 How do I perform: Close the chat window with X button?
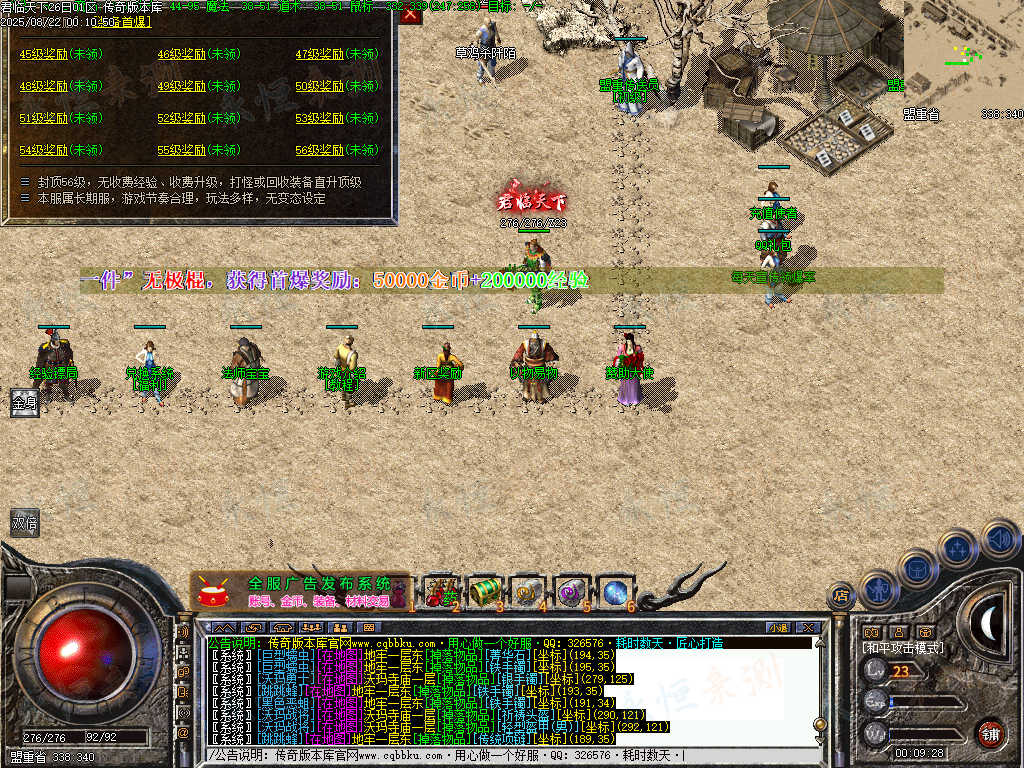(x=809, y=627)
